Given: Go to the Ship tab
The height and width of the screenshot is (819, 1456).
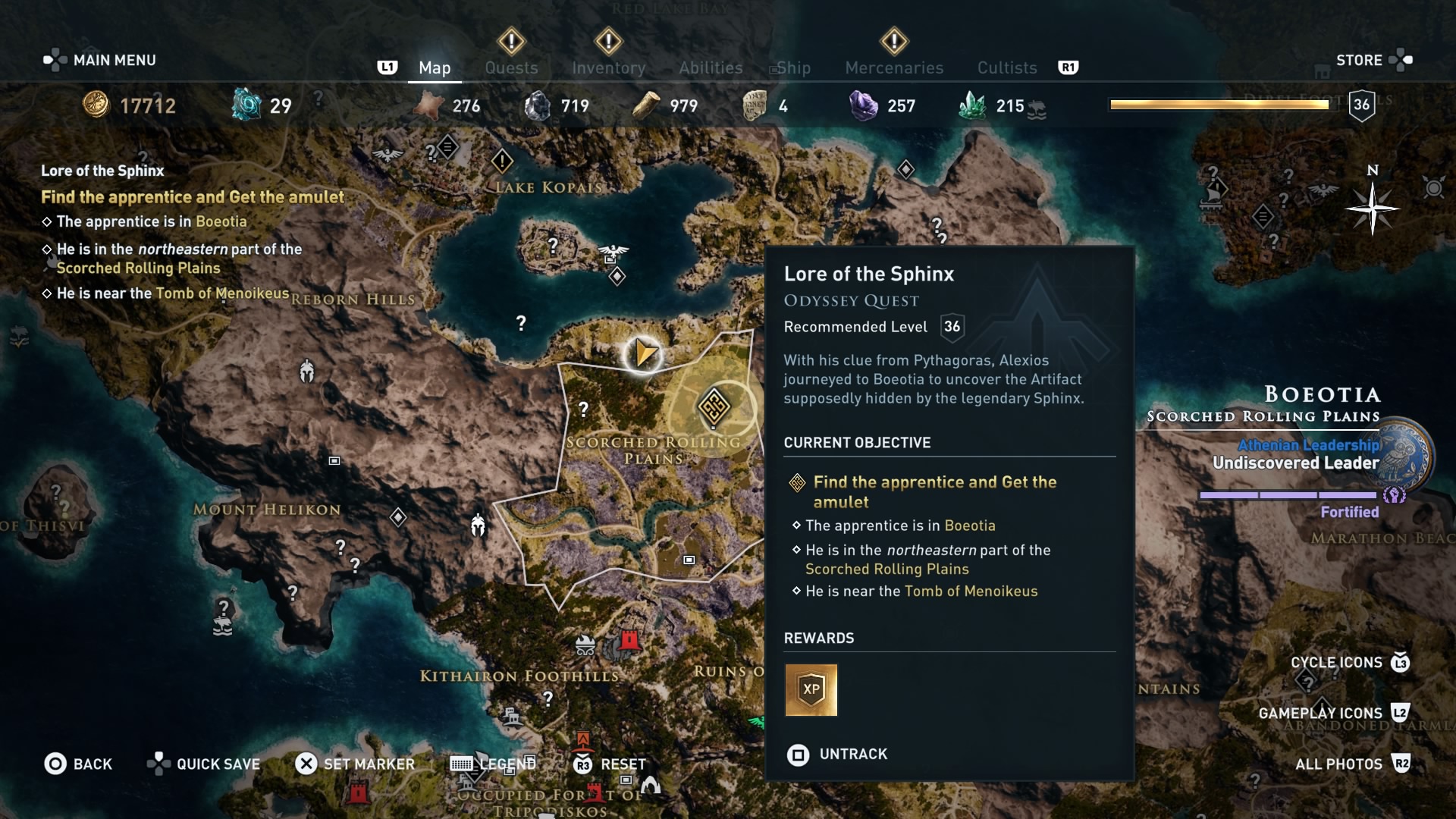Looking at the screenshot, I should click(x=793, y=67).
